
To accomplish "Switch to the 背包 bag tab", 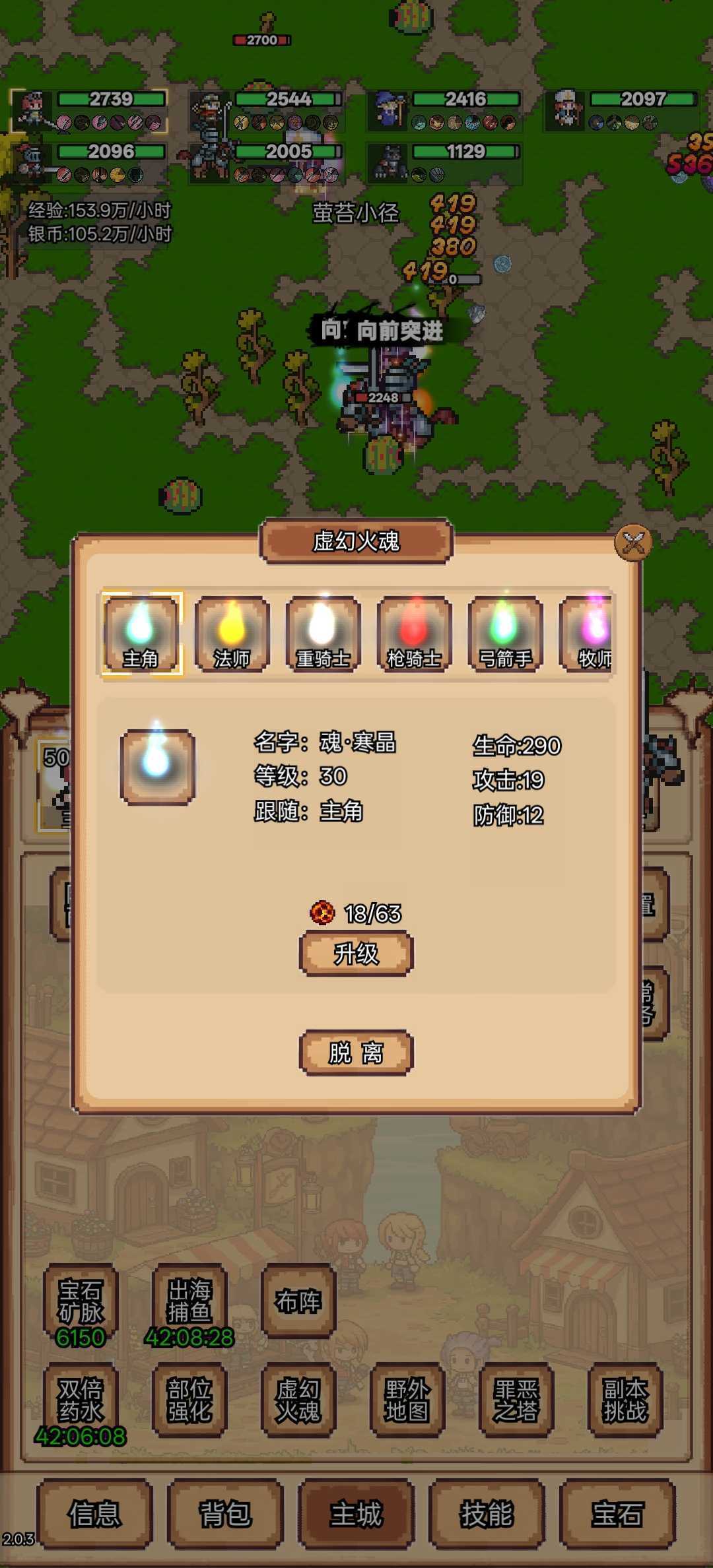I will click(x=225, y=1514).
